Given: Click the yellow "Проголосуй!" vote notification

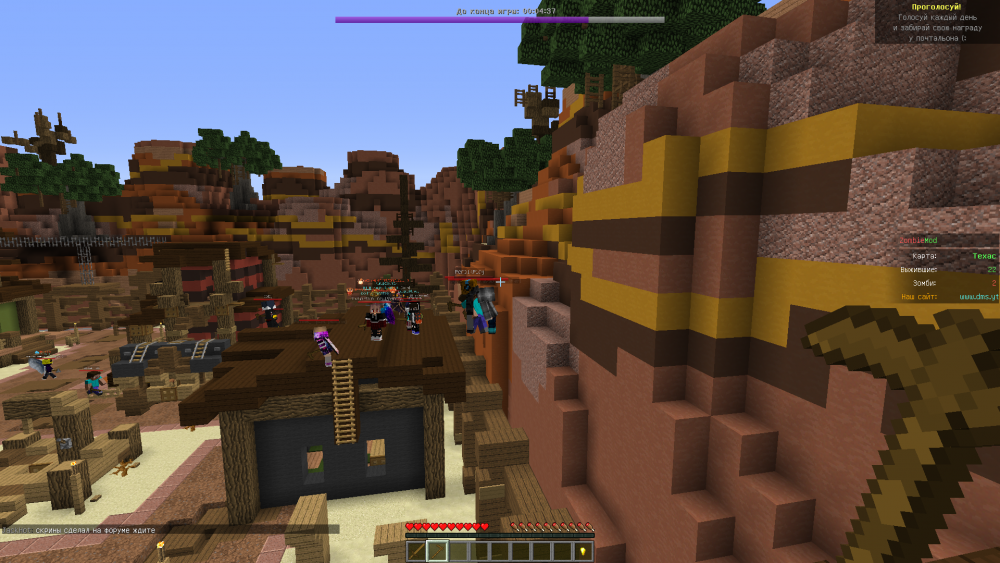Looking at the screenshot, I should click(936, 7).
